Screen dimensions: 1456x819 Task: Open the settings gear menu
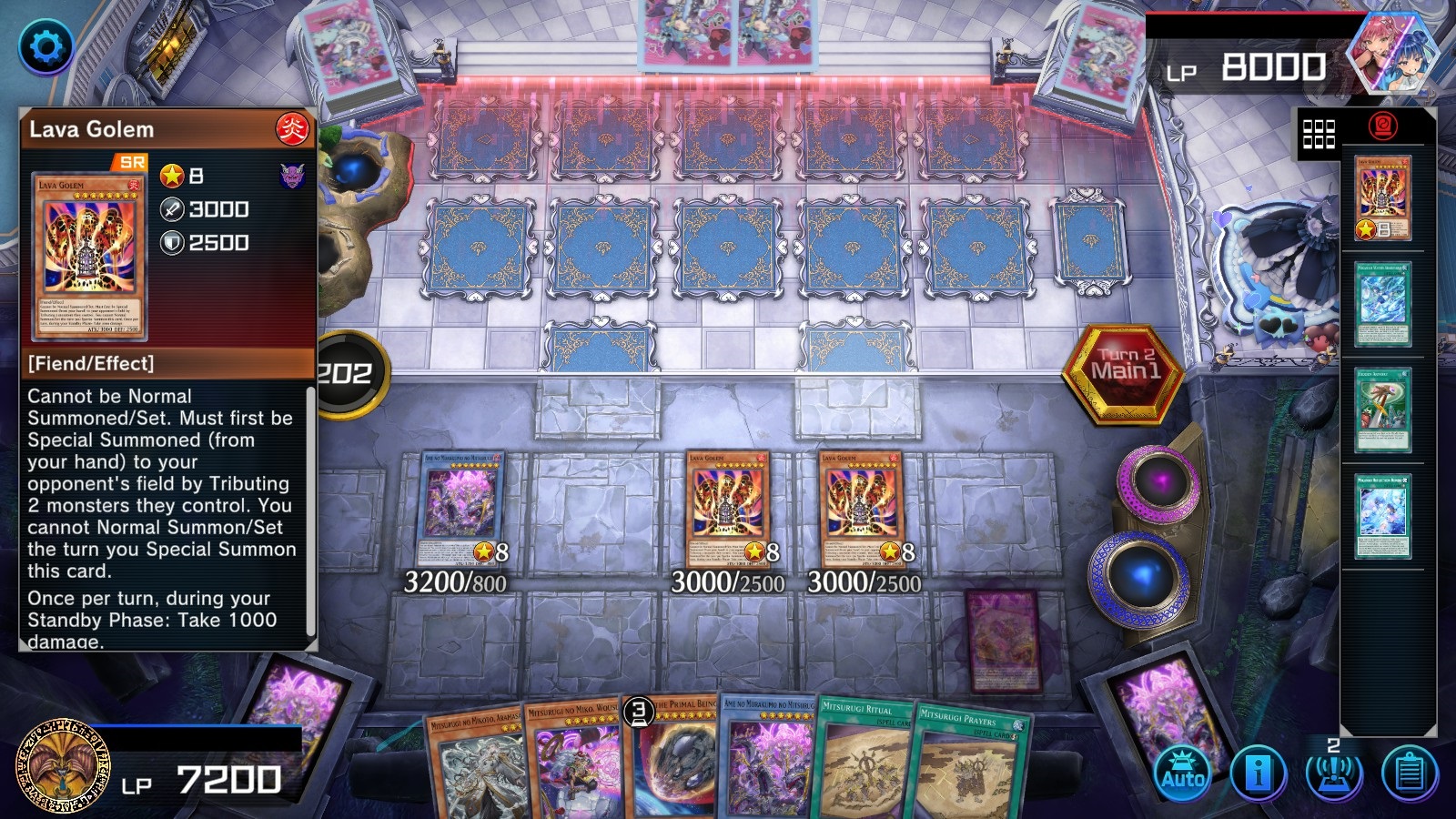(x=46, y=46)
